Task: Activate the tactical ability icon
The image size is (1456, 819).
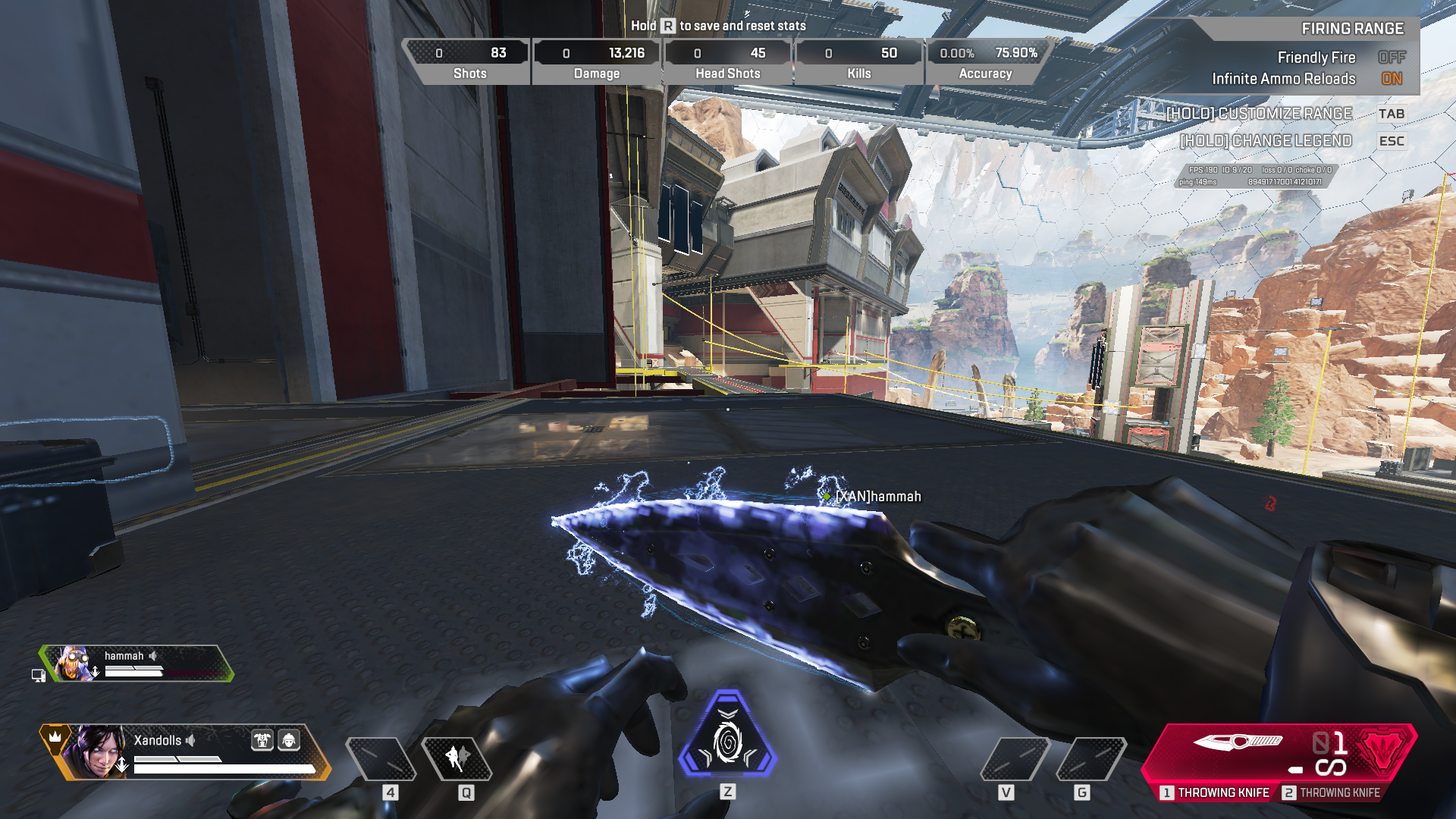Action: coord(457,758)
